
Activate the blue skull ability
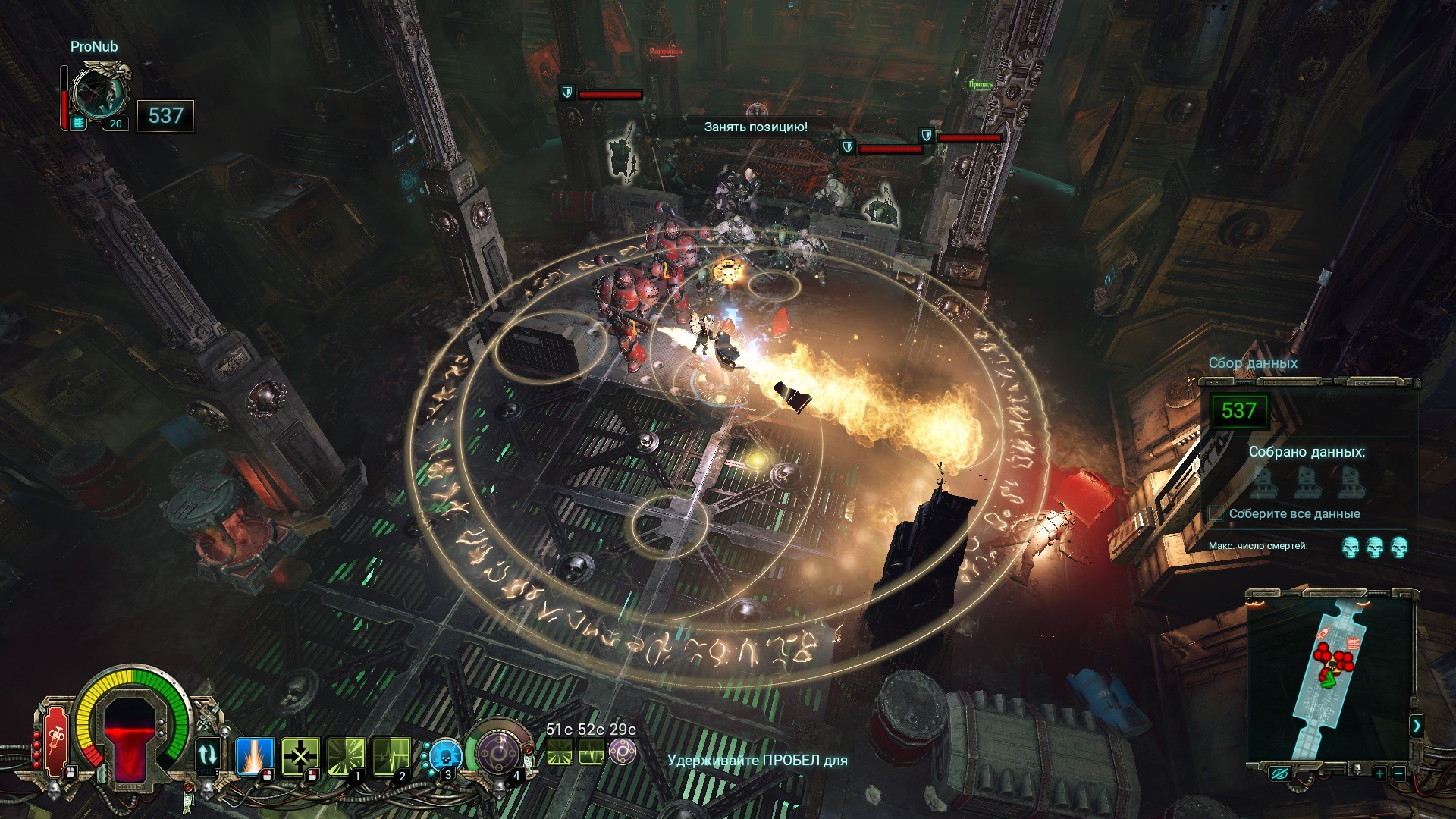click(444, 757)
